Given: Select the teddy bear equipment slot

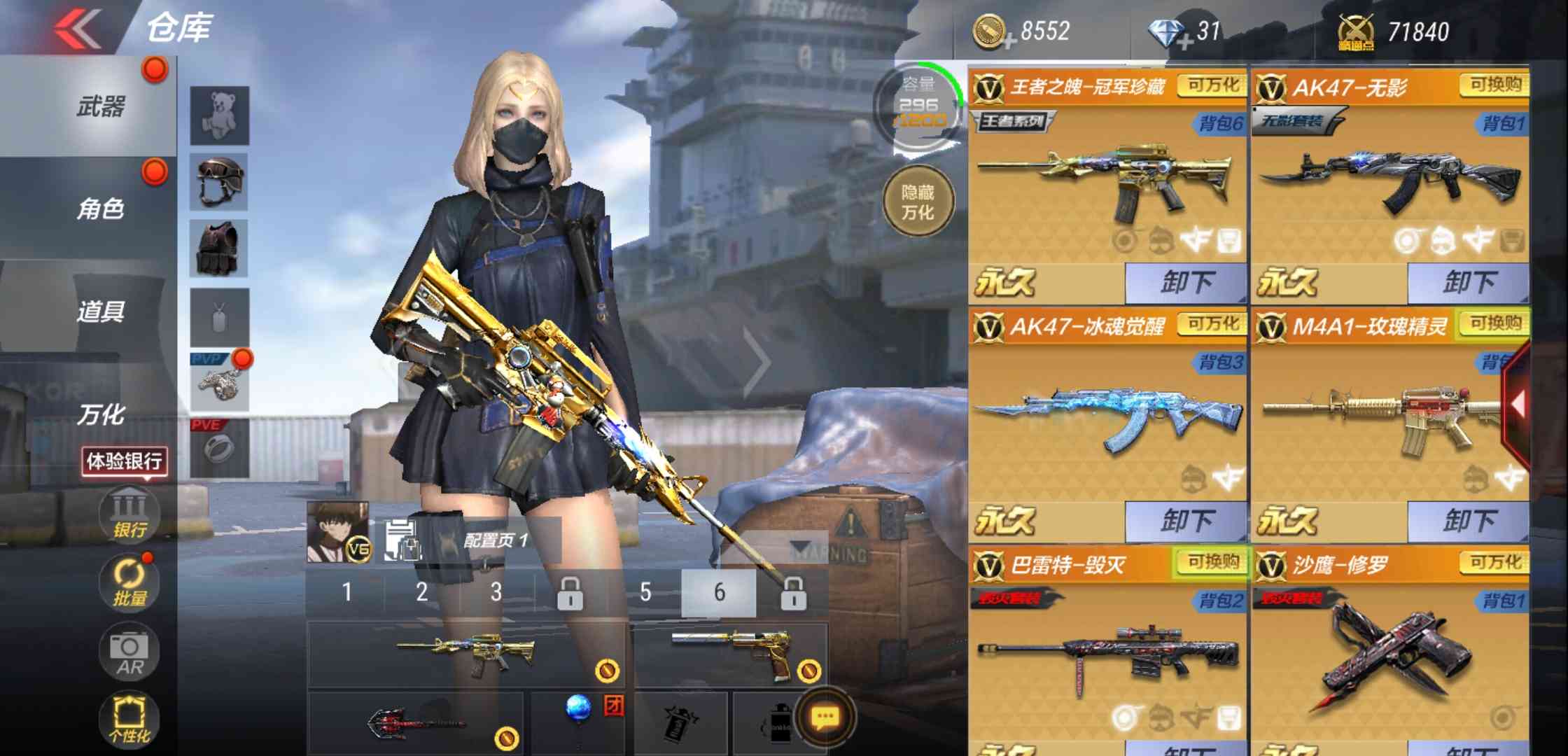Looking at the screenshot, I should [x=219, y=115].
